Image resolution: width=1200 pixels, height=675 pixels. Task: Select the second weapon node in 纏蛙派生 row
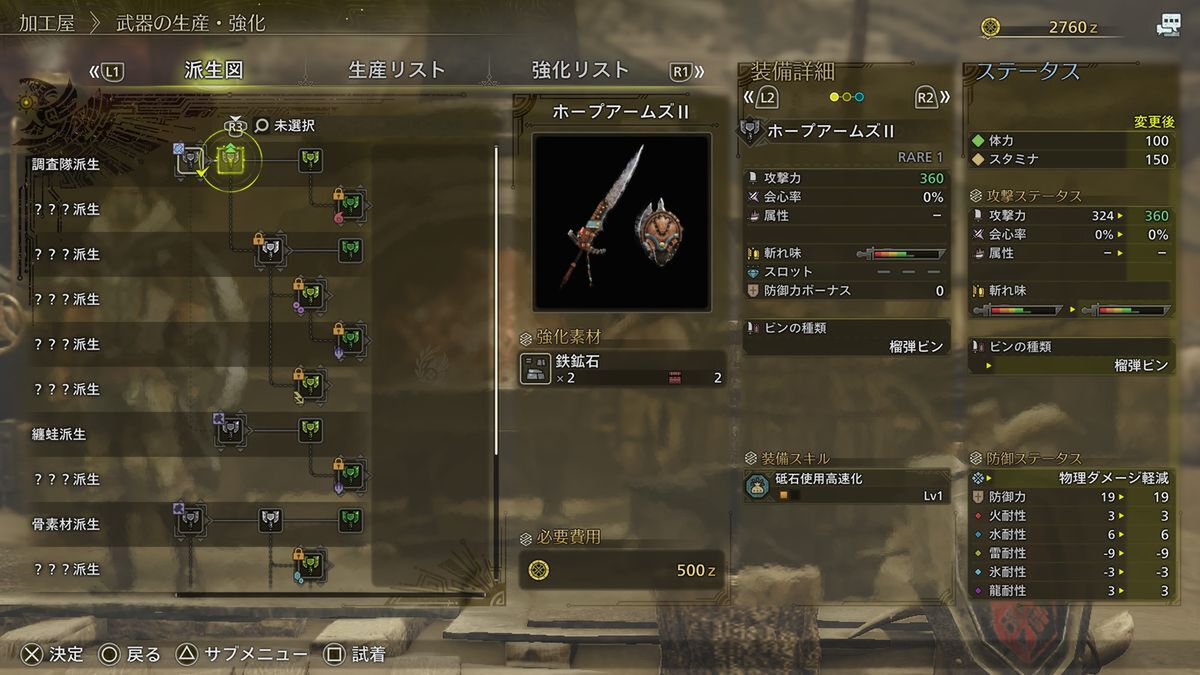[311, 430]
